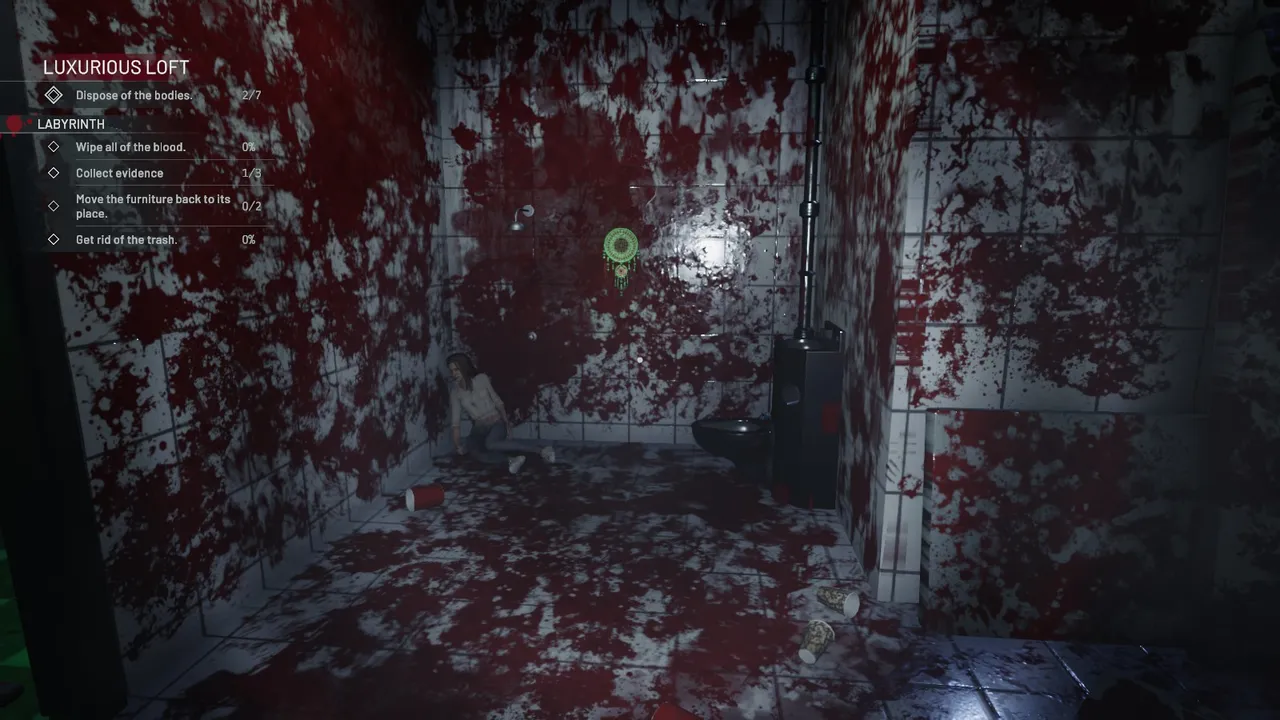Click the Wipe all of the blood objective text
1280x720 pixels.
(x=131, y=147)
